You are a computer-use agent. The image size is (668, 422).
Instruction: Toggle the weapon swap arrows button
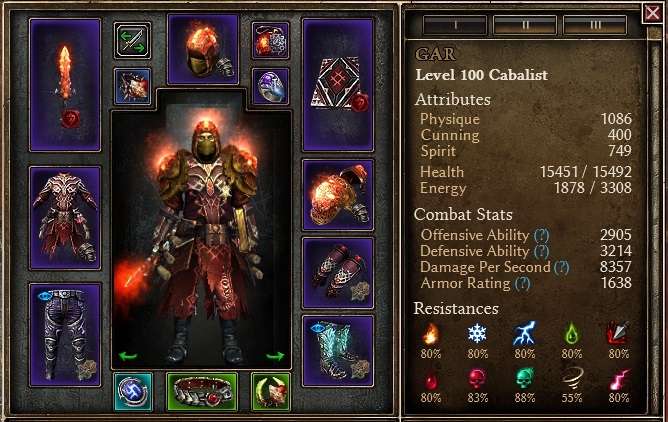click(x=132, y=41)
